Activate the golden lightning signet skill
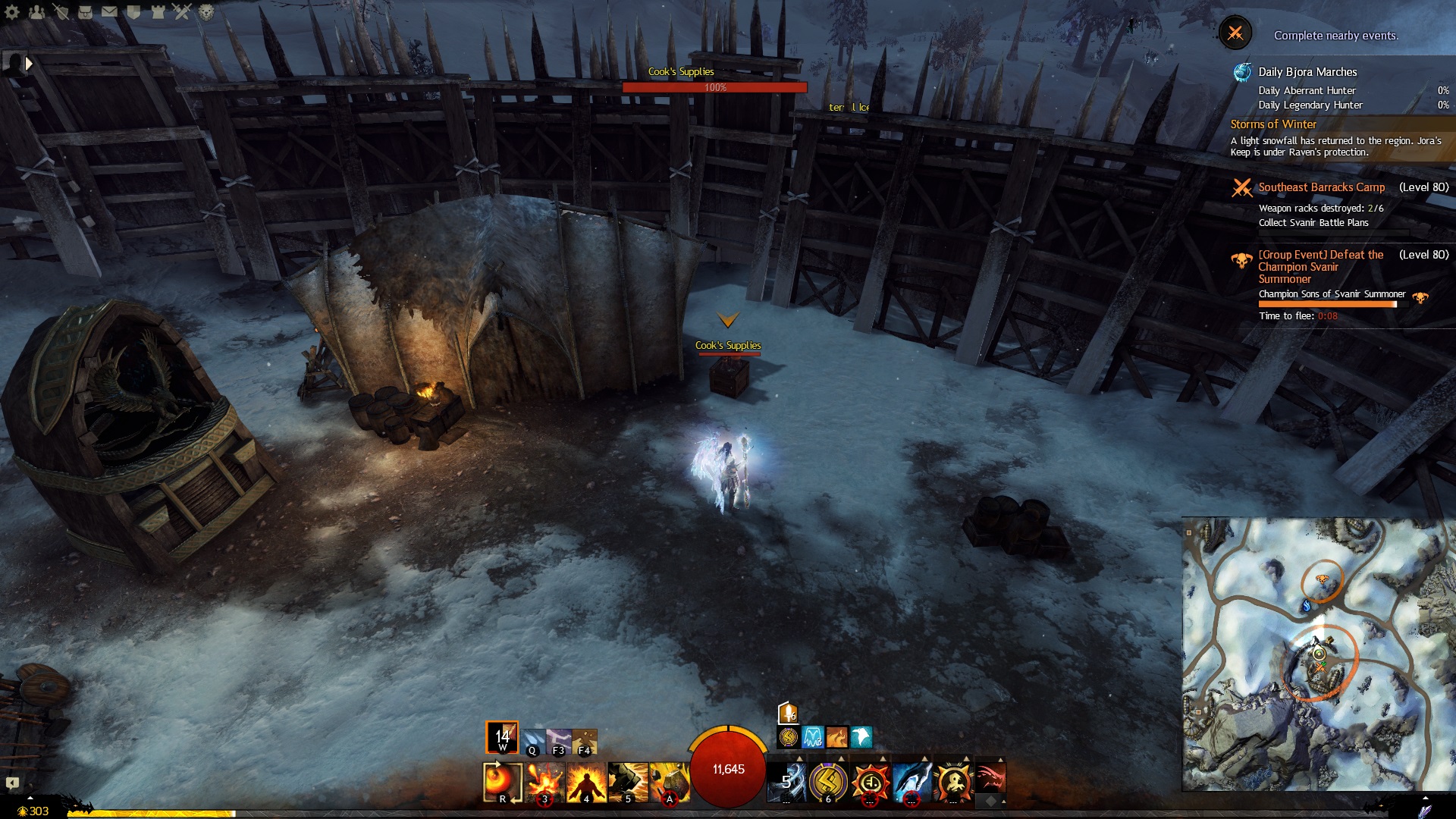 tap(828, 782)
